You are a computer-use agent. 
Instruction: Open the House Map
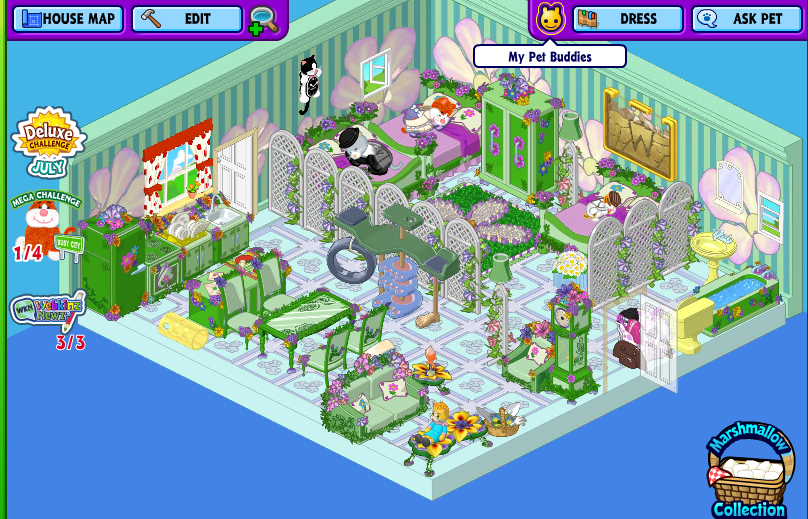coord(67,19)
